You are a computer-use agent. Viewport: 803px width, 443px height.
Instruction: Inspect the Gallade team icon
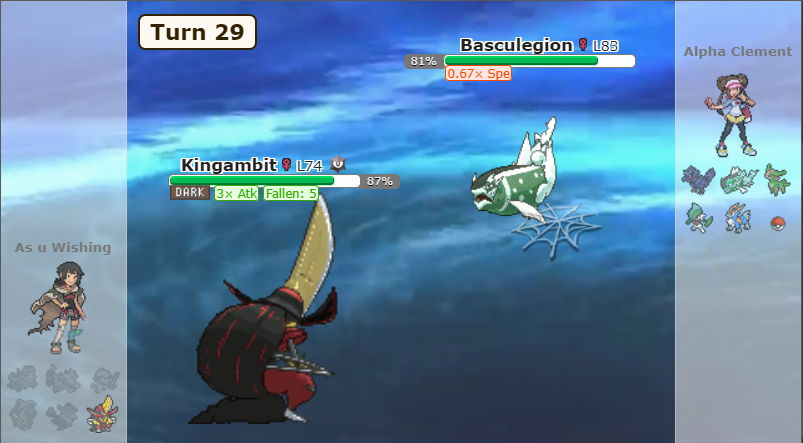click(x=695, y=218)
